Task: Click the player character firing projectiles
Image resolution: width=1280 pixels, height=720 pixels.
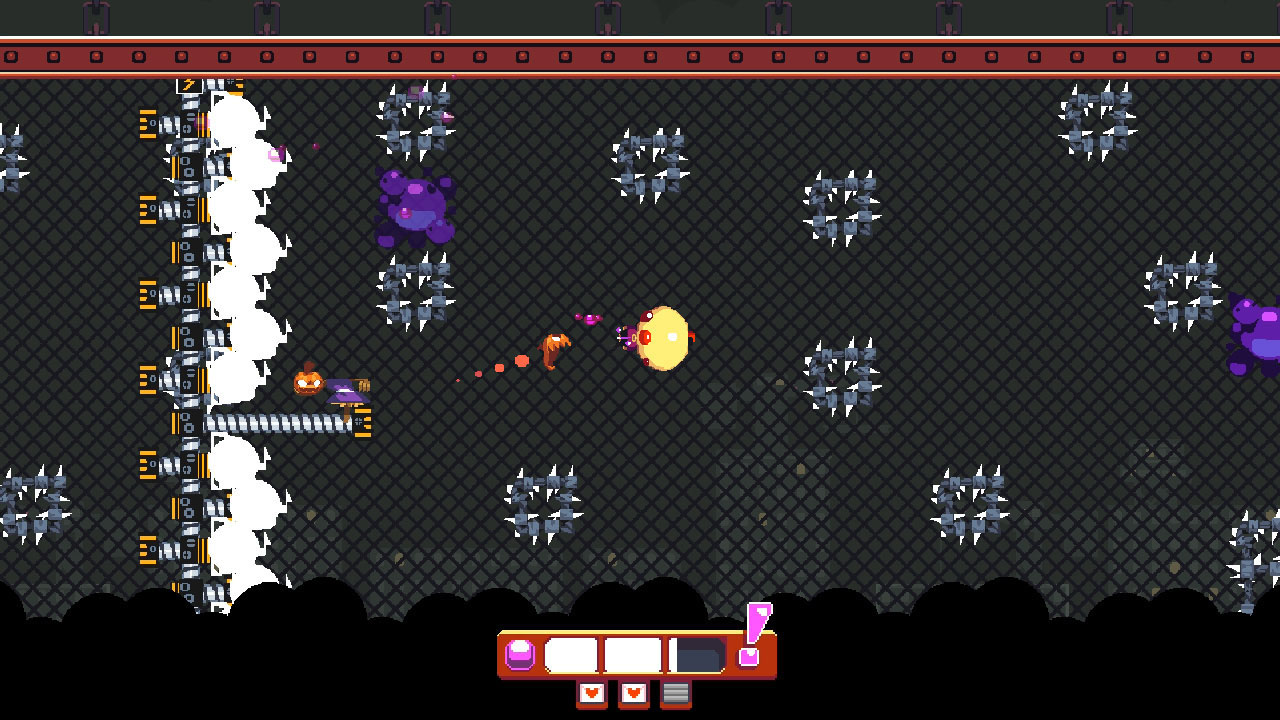Action: pos(630,337)
